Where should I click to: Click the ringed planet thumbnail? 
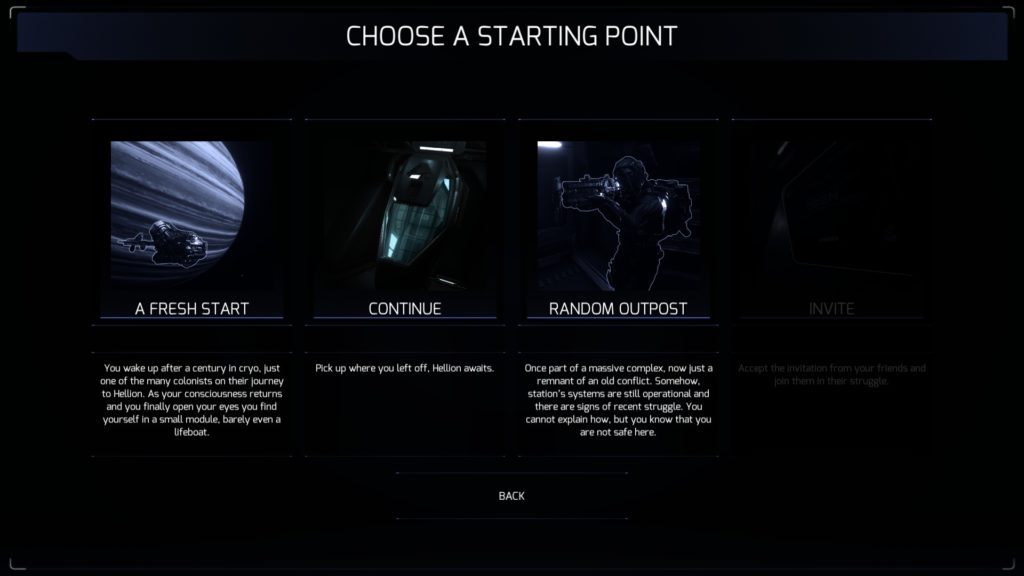(x=192, y=215)
